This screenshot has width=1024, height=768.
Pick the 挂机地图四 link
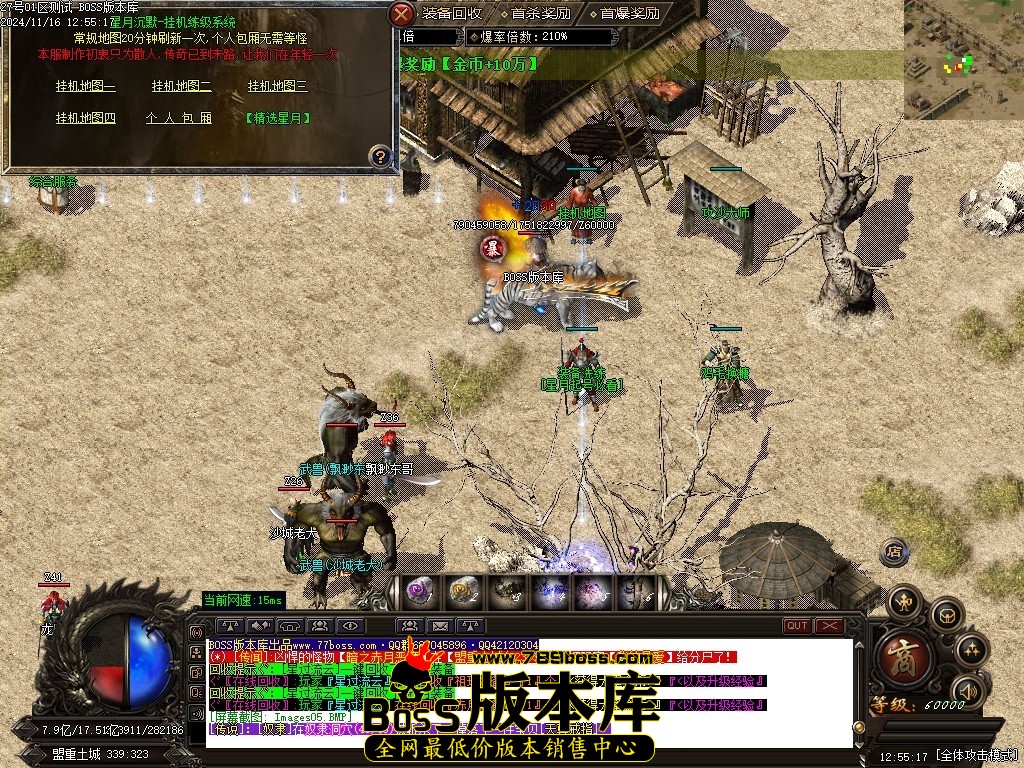click(85, 118)
